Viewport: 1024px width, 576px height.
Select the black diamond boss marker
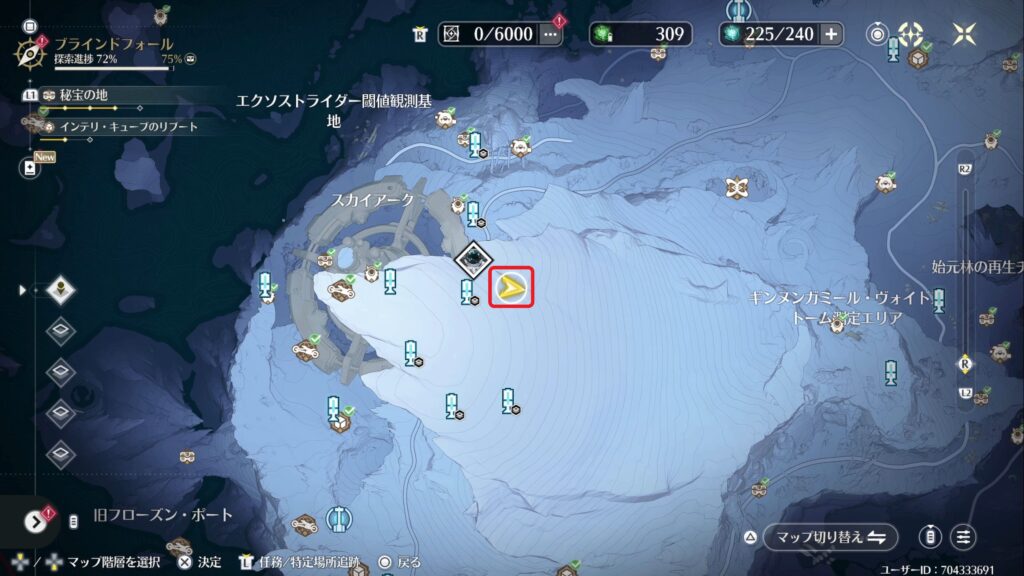coord(470,260)
